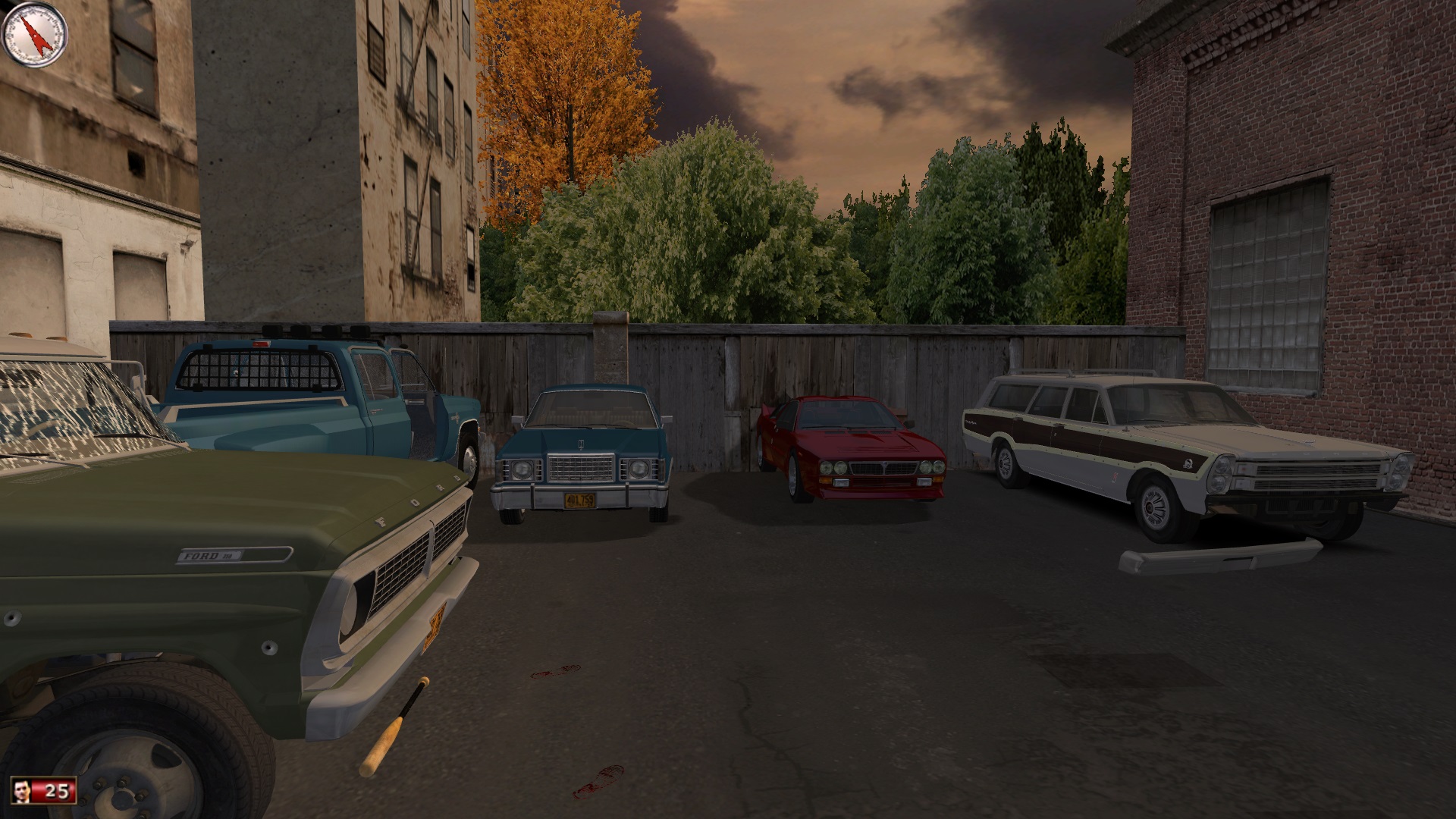This screenshot has width=1456, height=819.
Task: Click the compass in the corner
Action: click(x=35, y=33)
